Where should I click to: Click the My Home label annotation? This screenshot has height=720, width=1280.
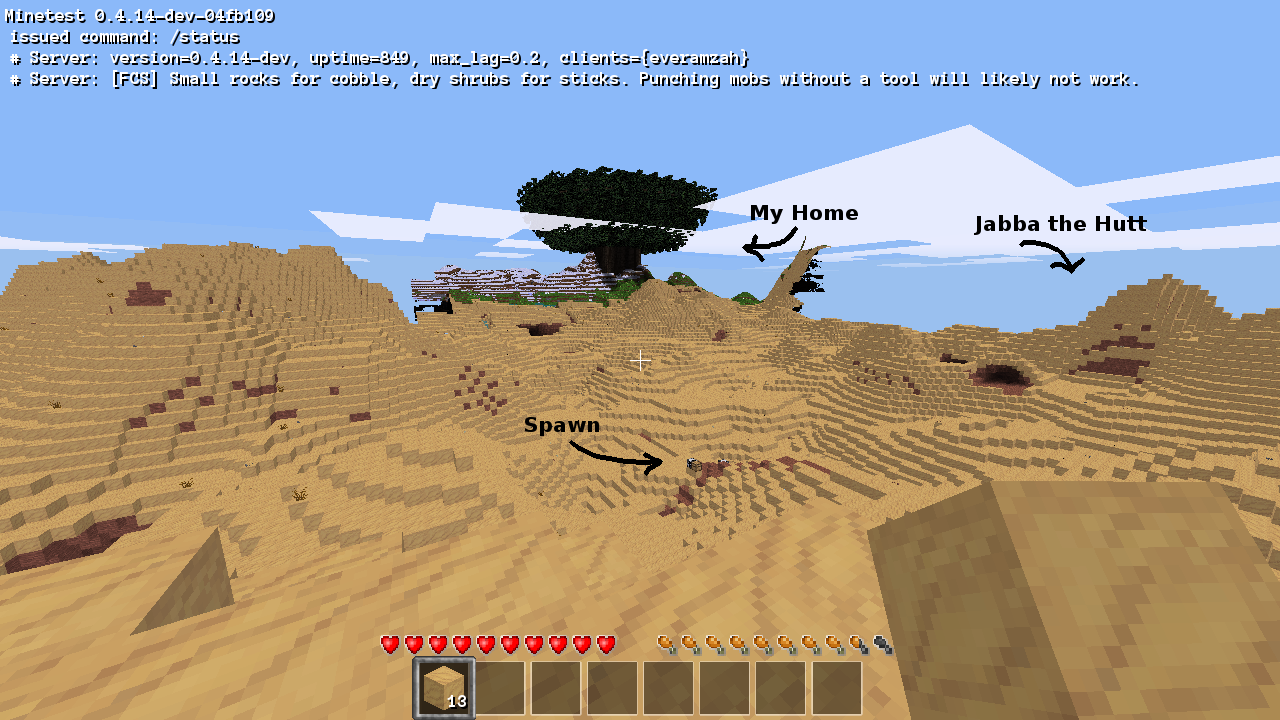point(804,212)
